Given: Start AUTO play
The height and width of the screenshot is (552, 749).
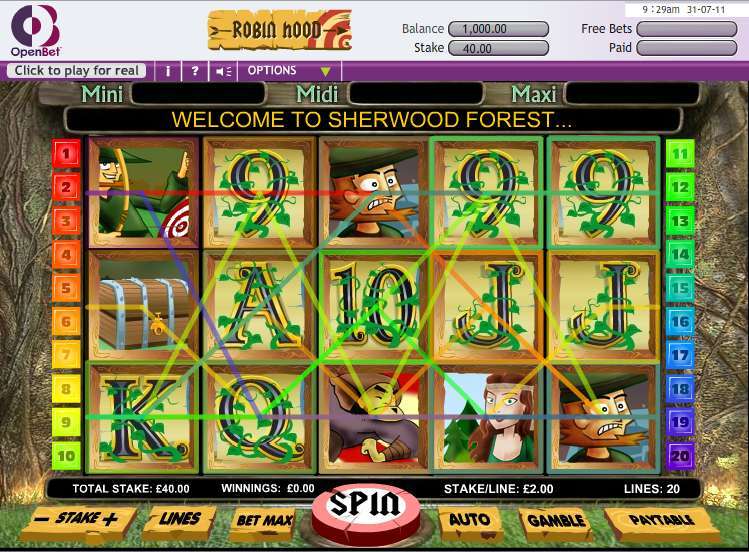Looking at the screenshot, I should [468, 520].
